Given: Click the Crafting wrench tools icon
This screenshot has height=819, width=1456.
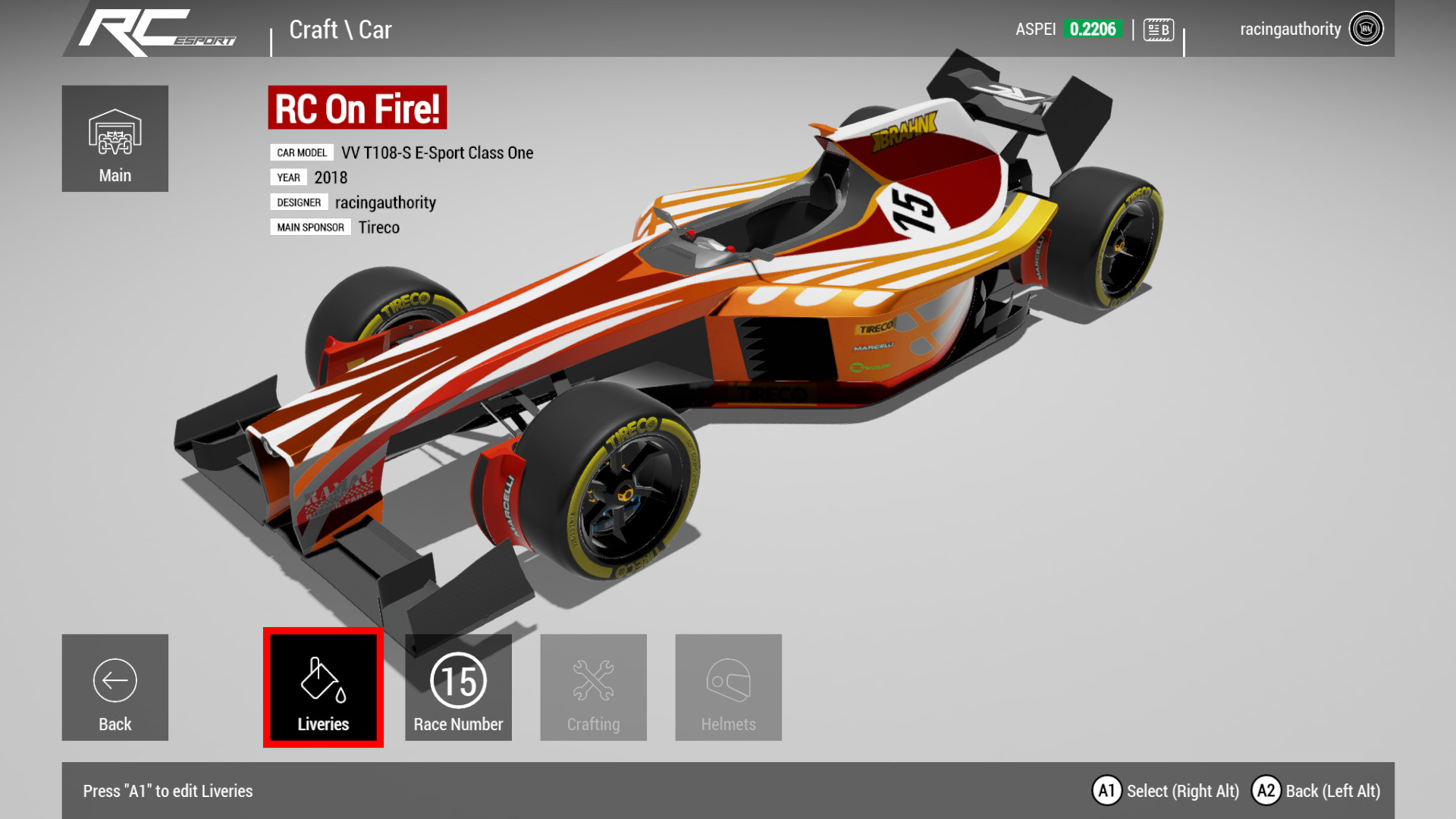Looking at the screenshot, I should 593,681.
